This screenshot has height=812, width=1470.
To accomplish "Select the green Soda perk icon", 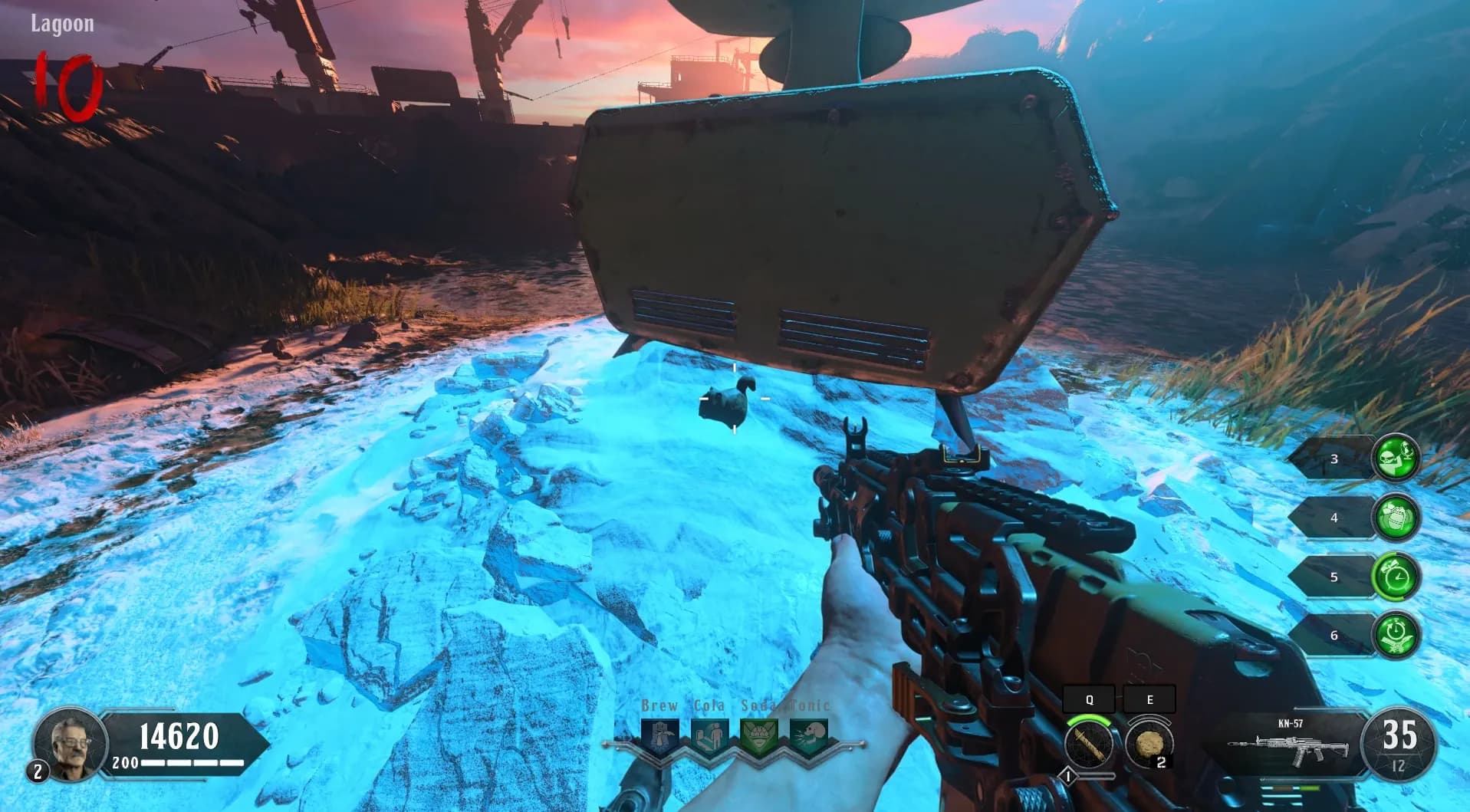I will click(x=759, y=737).
